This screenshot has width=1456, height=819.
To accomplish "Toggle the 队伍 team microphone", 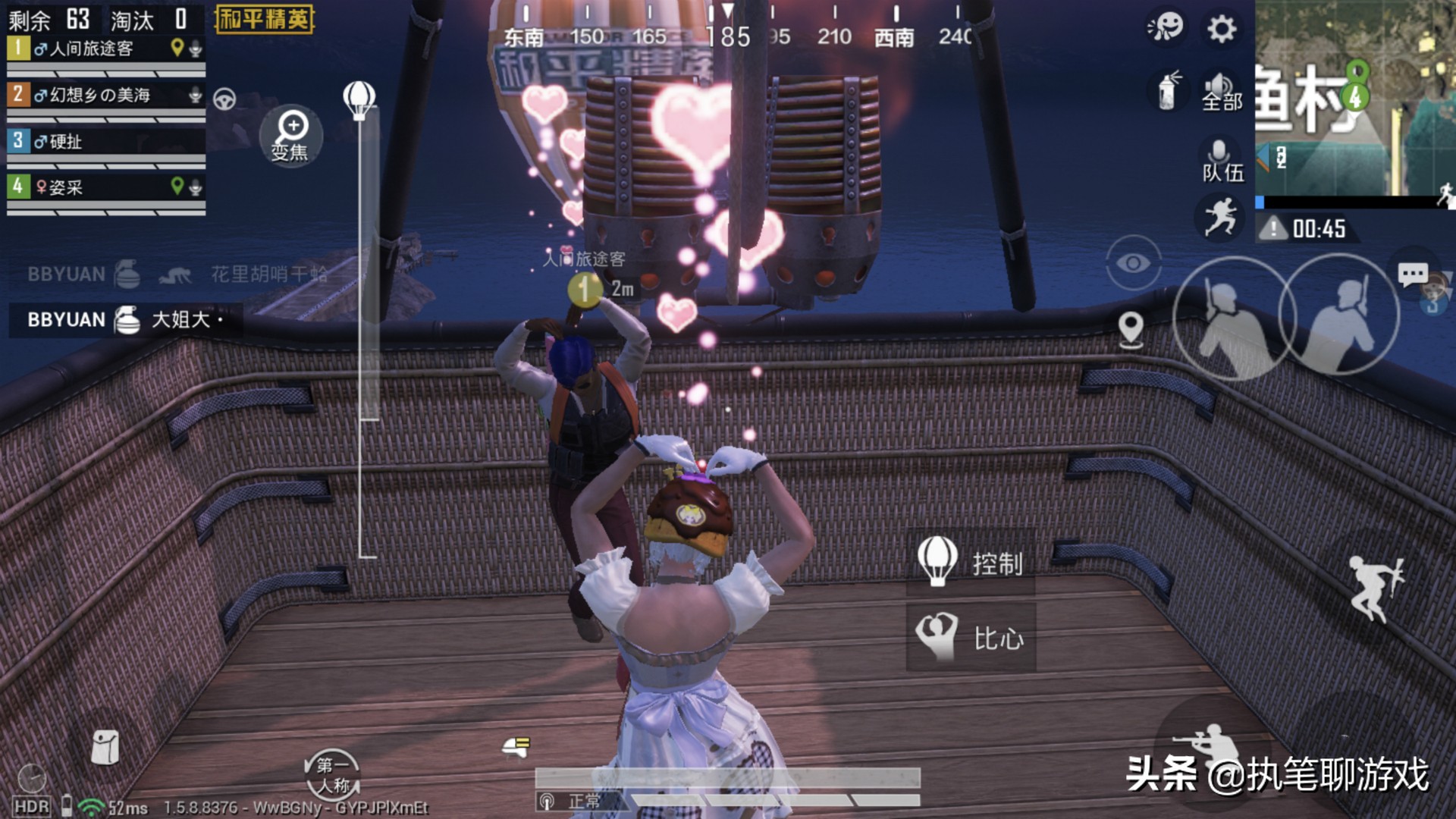I will [x=1221, y=161].
